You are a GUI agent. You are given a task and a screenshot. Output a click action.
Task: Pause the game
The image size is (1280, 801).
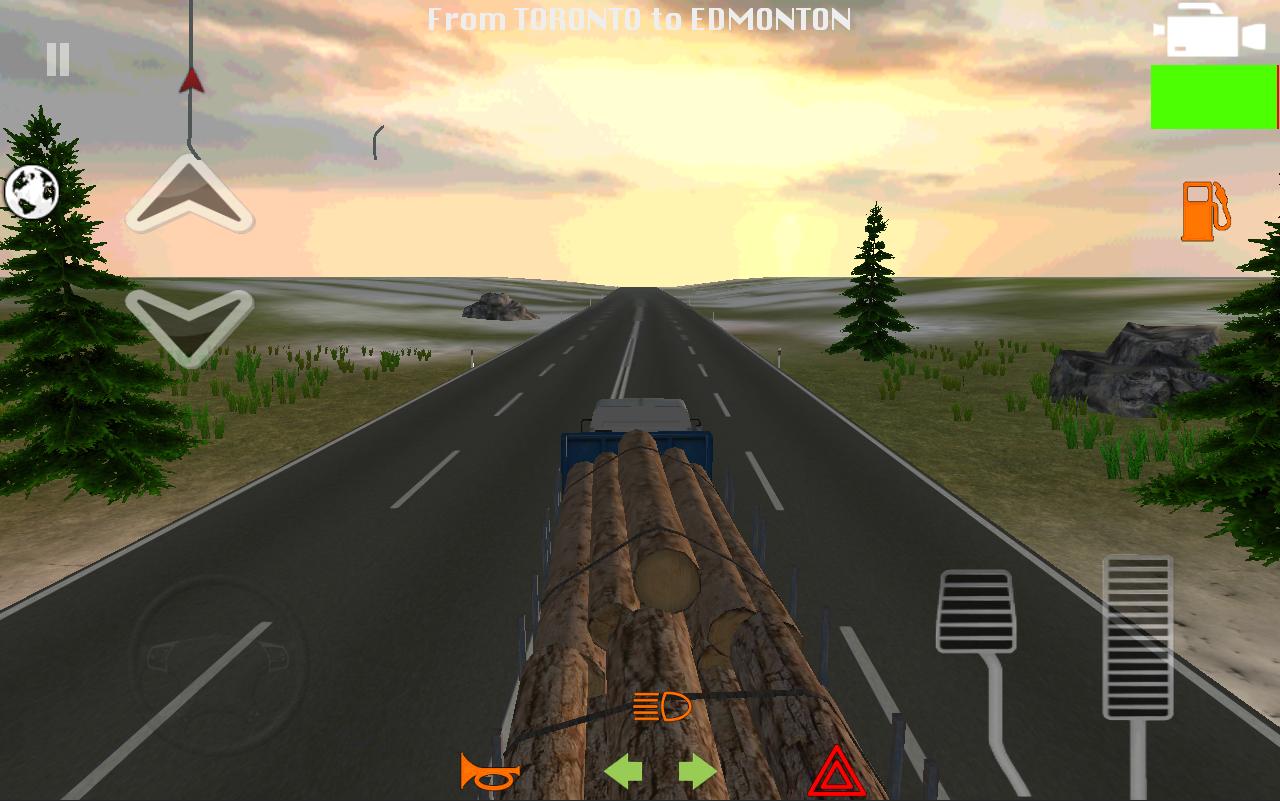(56, 60)
